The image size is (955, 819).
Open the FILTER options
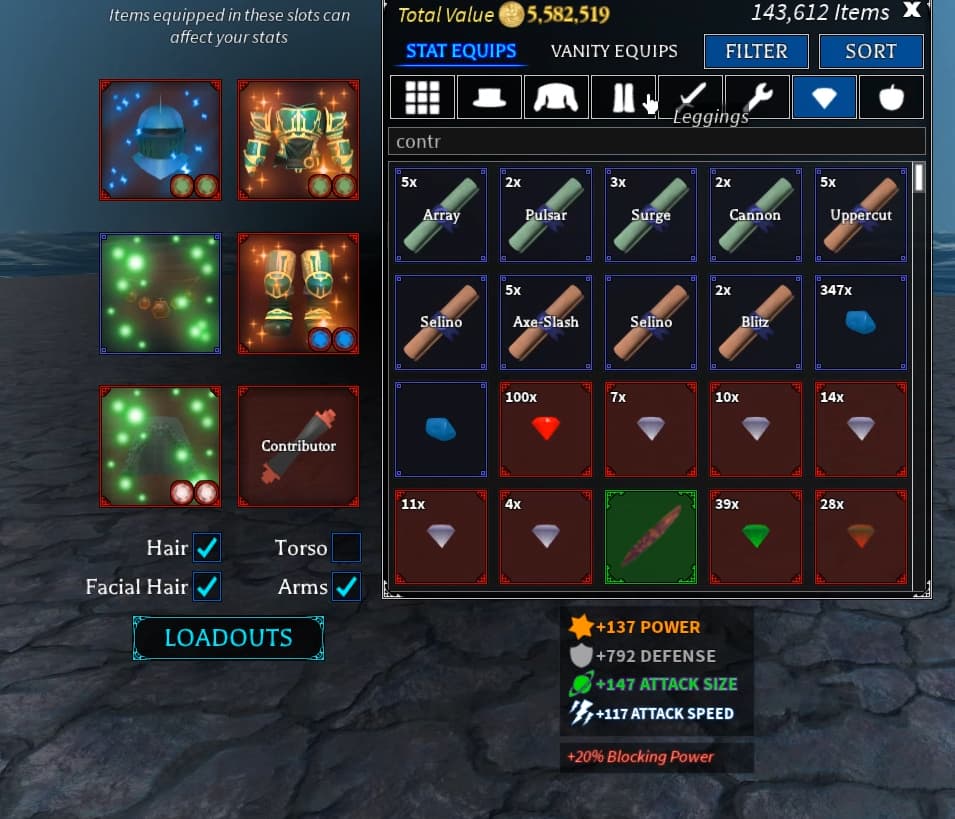756,51
